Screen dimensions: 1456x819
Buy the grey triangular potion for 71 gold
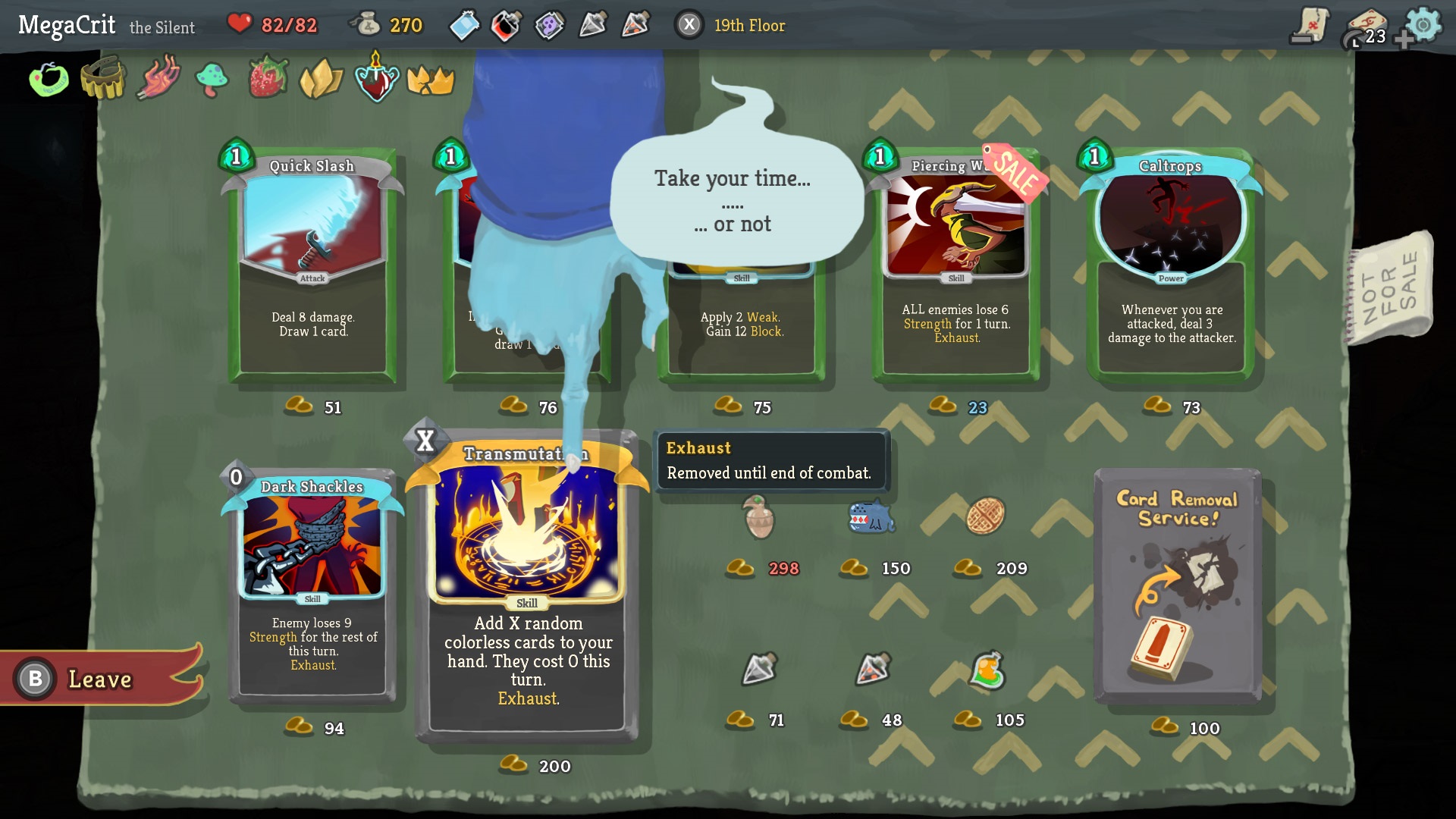(758, 669)
